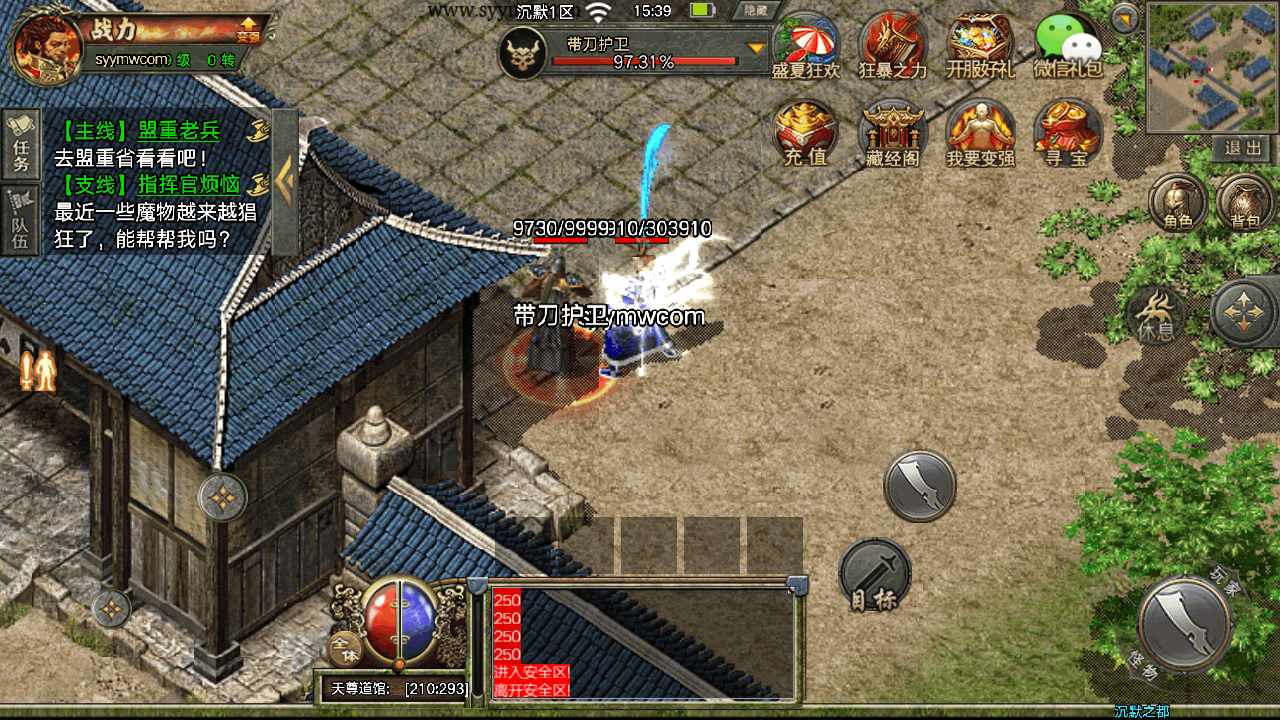This screenshot has height=720, width=1280.
Task: Open the 开服好礼 treasure chest
Action: click(981, 45)
